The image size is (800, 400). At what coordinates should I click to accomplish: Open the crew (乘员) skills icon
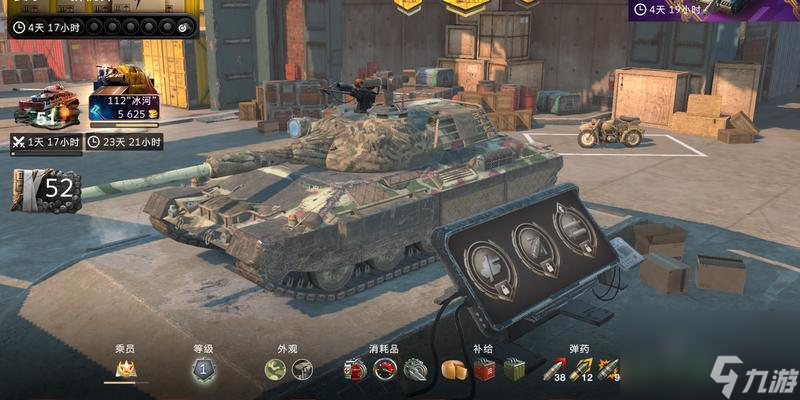click(126, 370)
